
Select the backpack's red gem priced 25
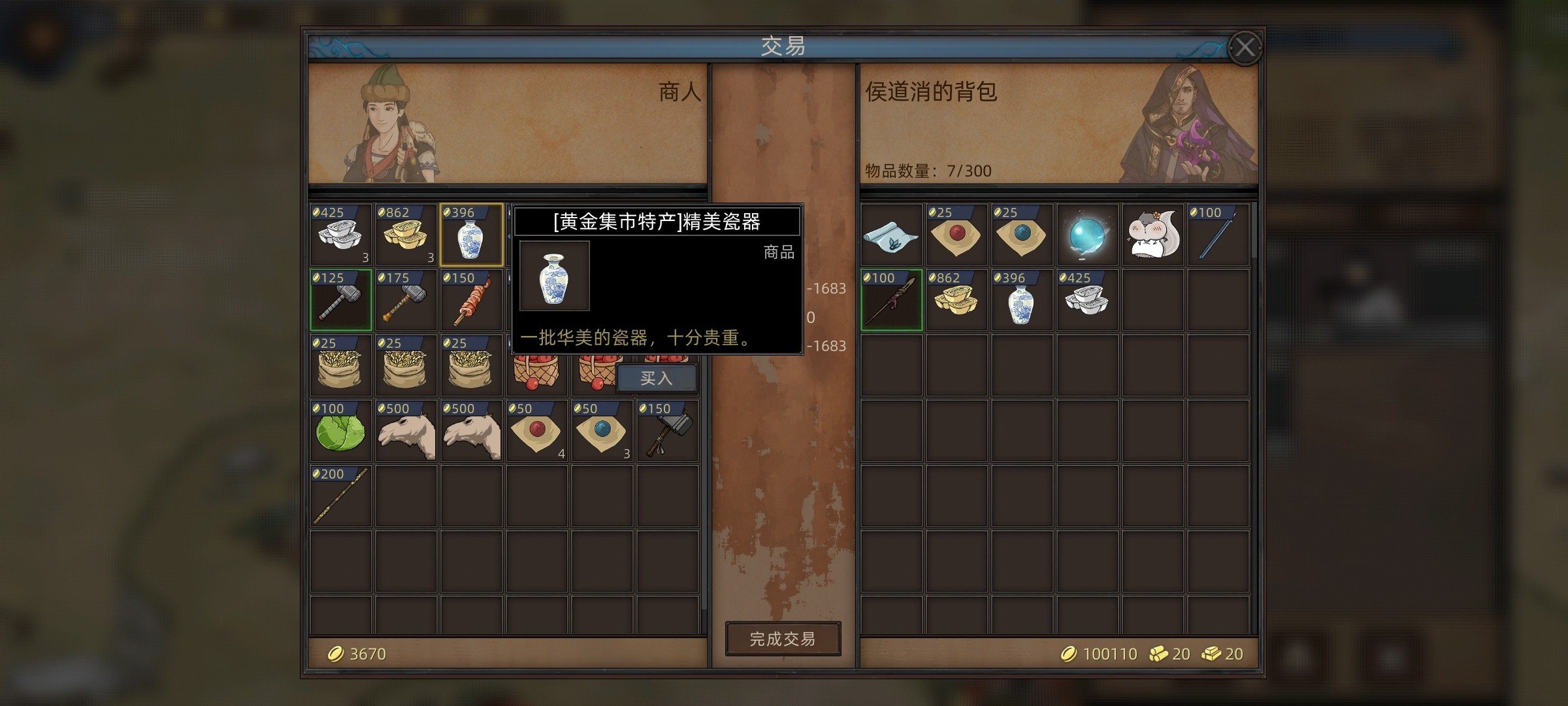point(956,235)
